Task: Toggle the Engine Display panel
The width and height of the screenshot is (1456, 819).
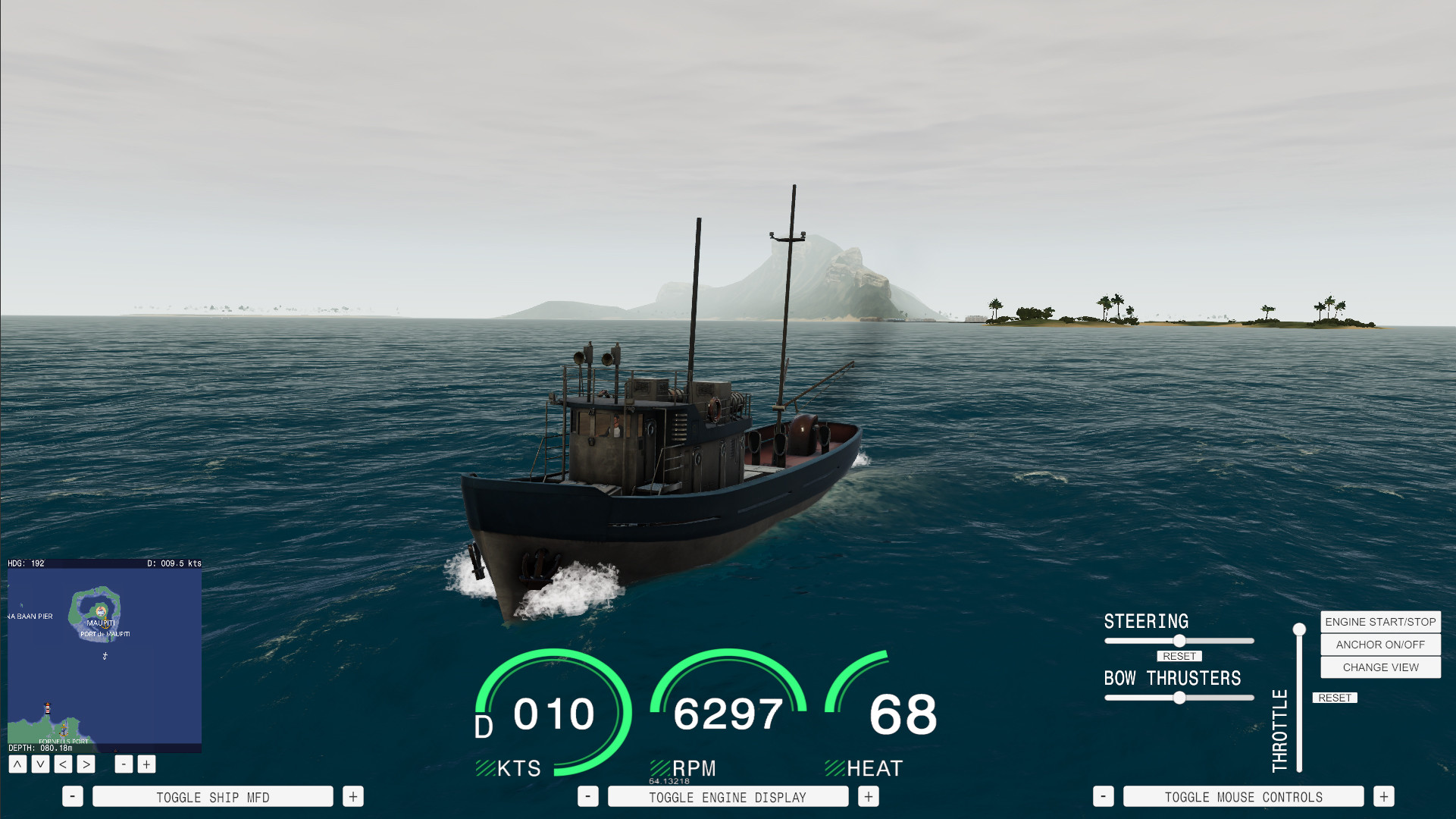Action: tap(728, 796)
